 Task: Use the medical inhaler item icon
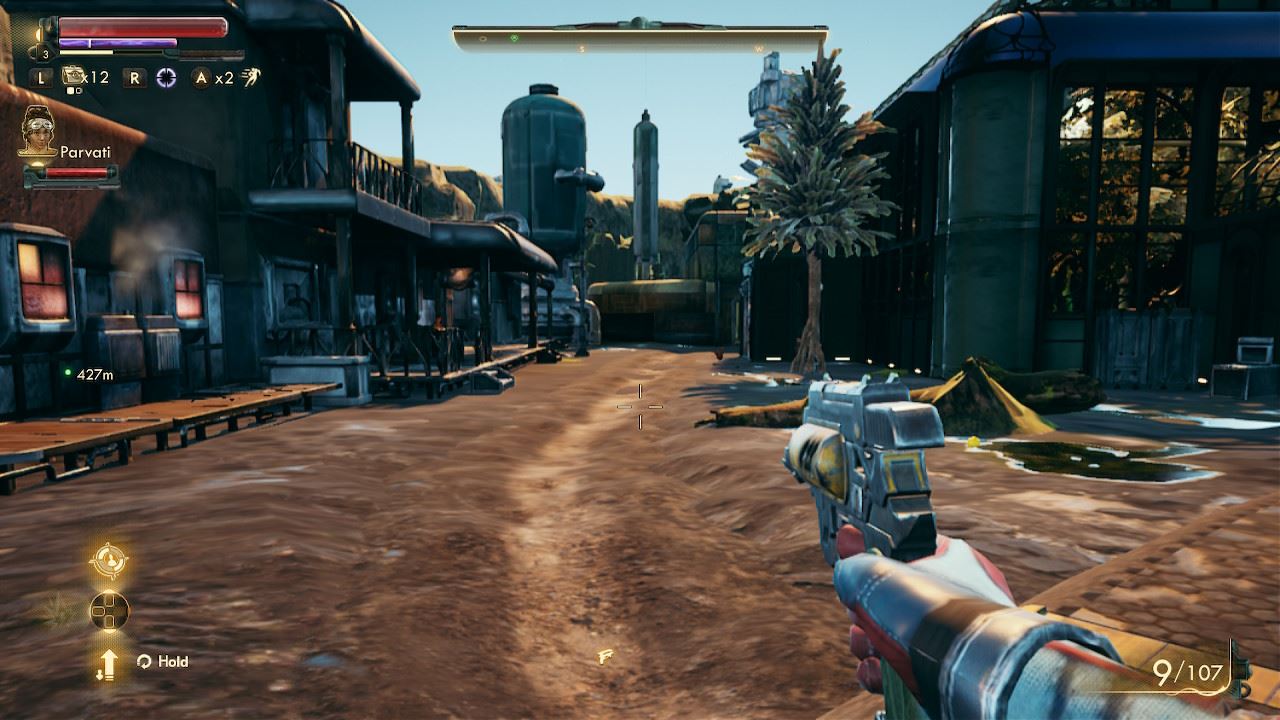[73, 76]
